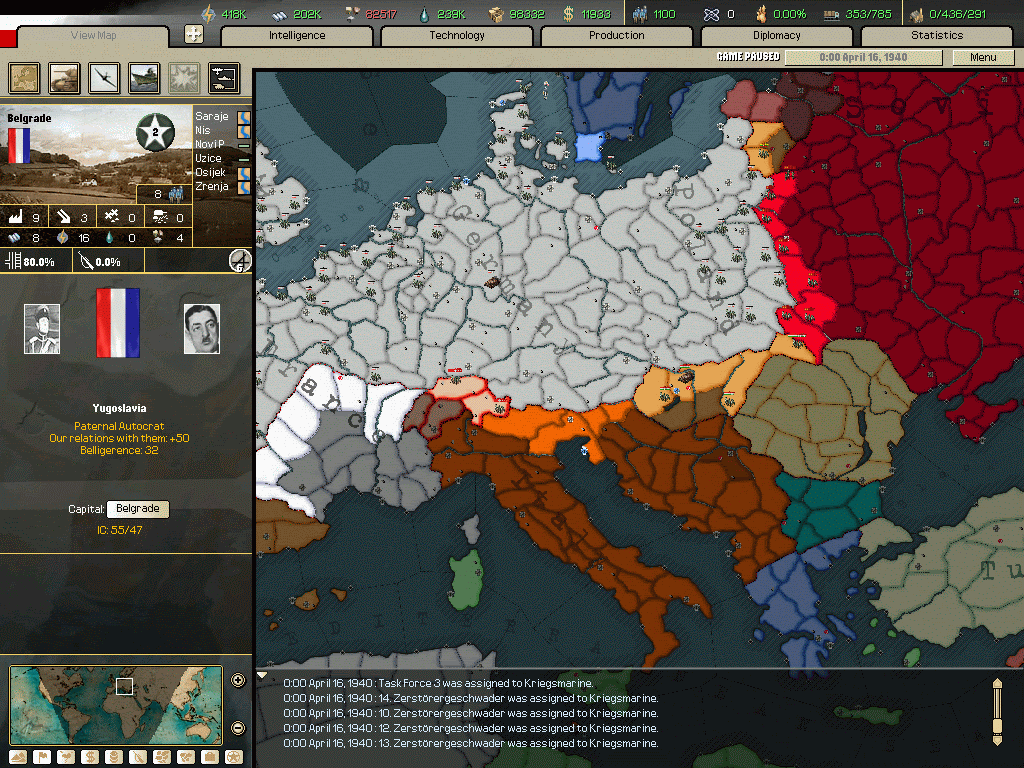Open the Intelligence tab

point(297,36)
